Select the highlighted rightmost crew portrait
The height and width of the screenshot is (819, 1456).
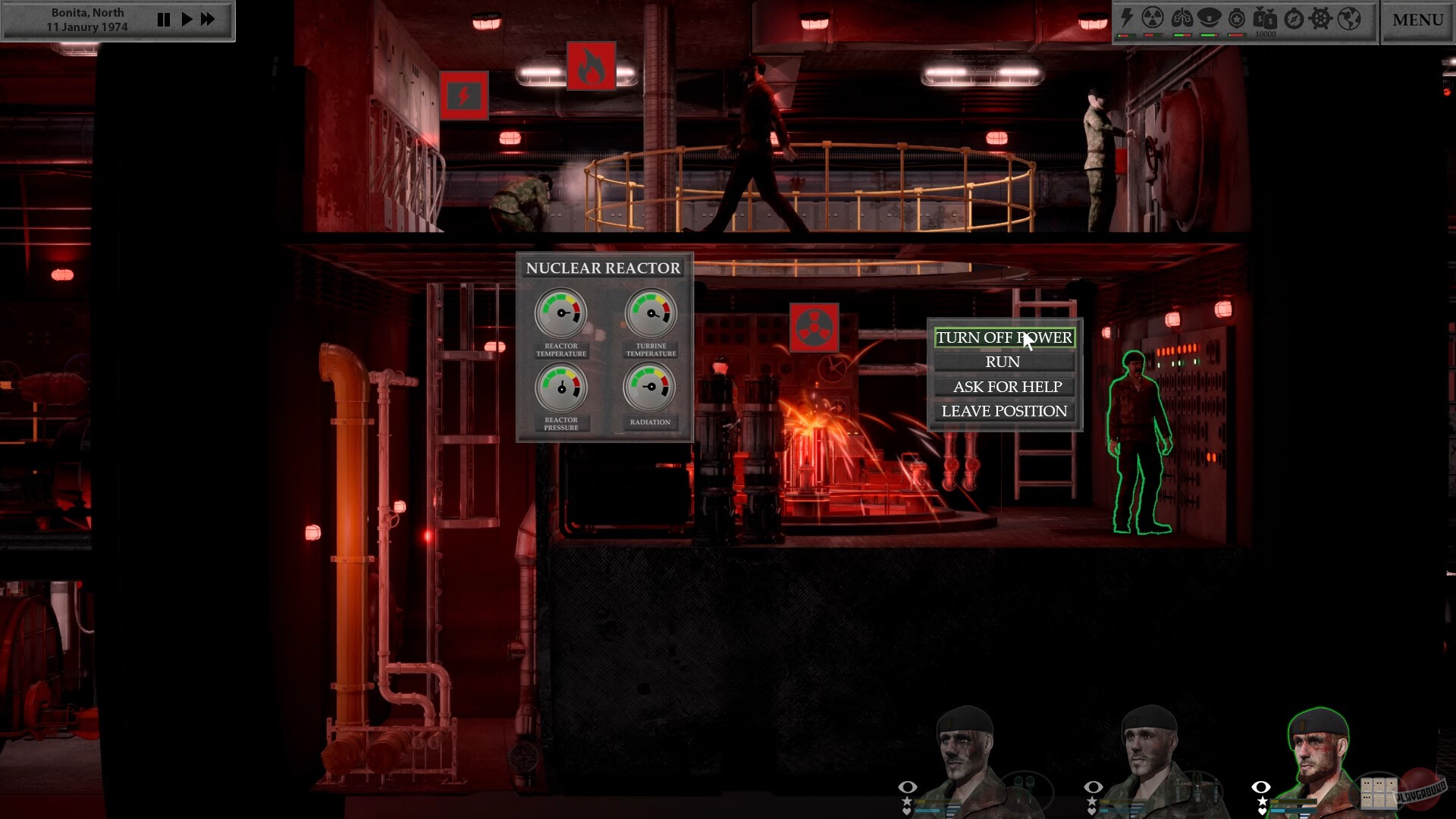coord(1317,751)
